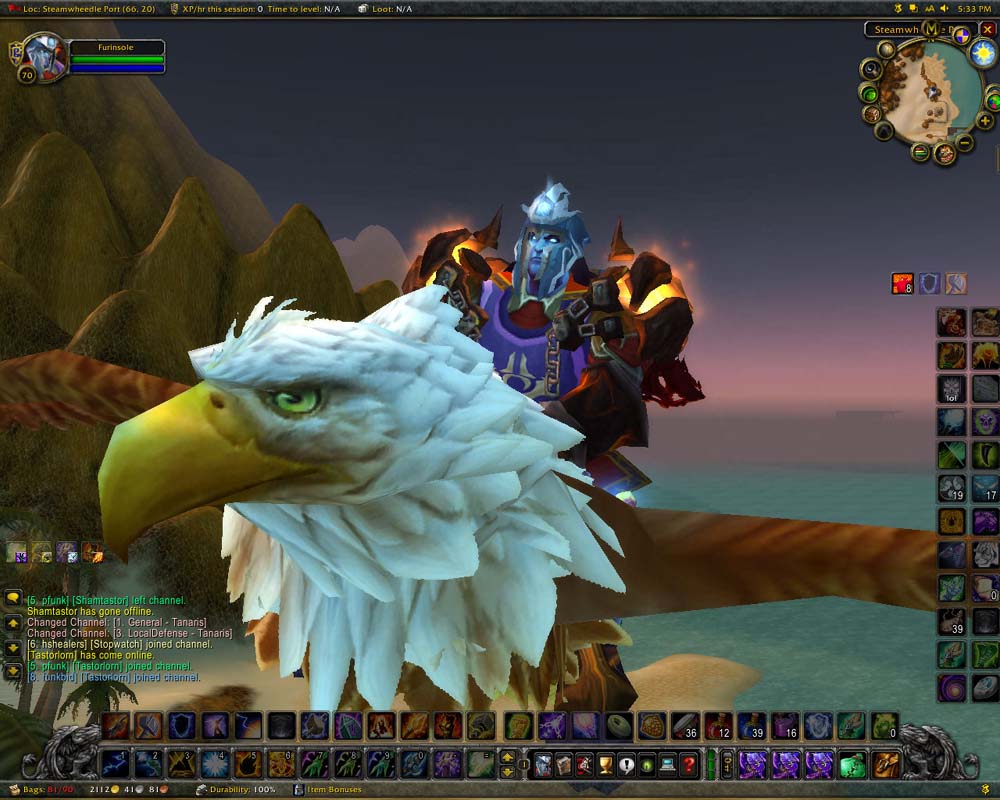Use the side bar ability showing count 19

[951, 489]
